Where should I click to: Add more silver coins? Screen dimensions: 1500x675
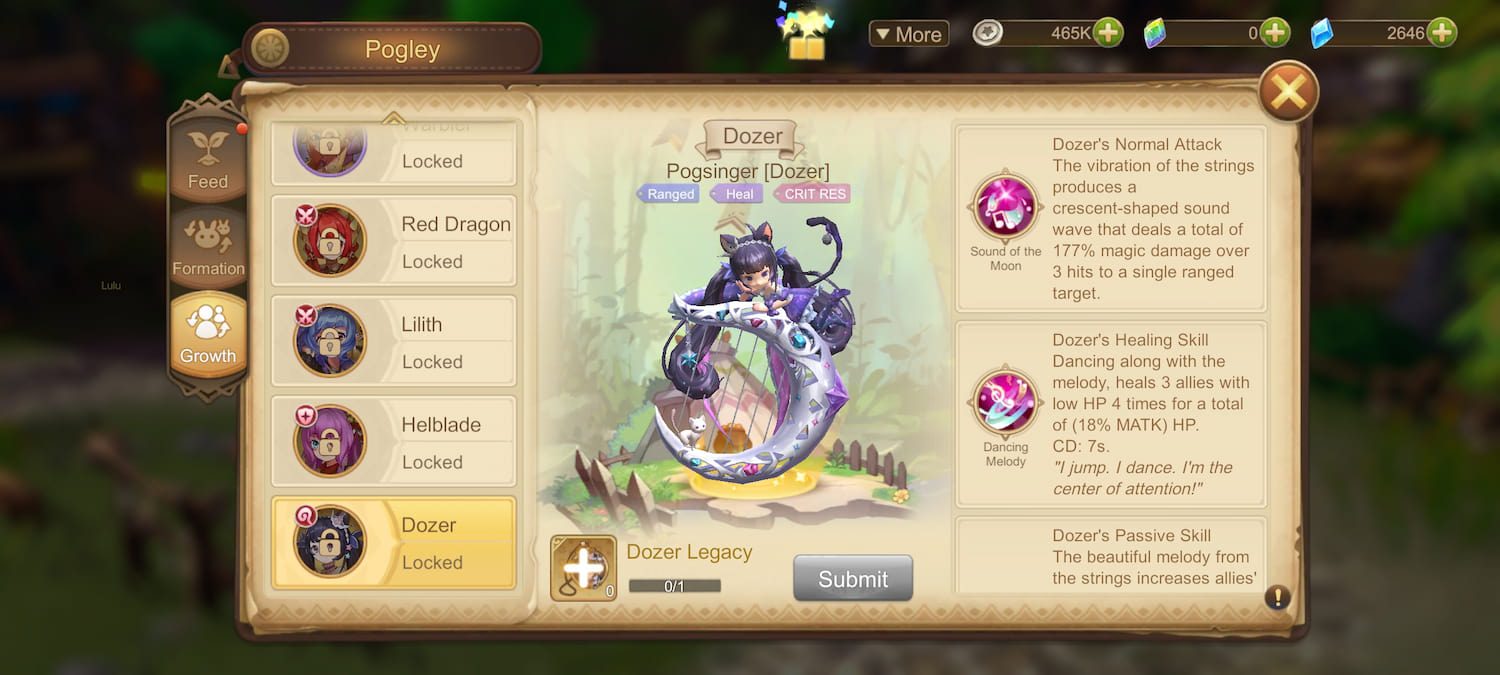tap(1108, 33)
